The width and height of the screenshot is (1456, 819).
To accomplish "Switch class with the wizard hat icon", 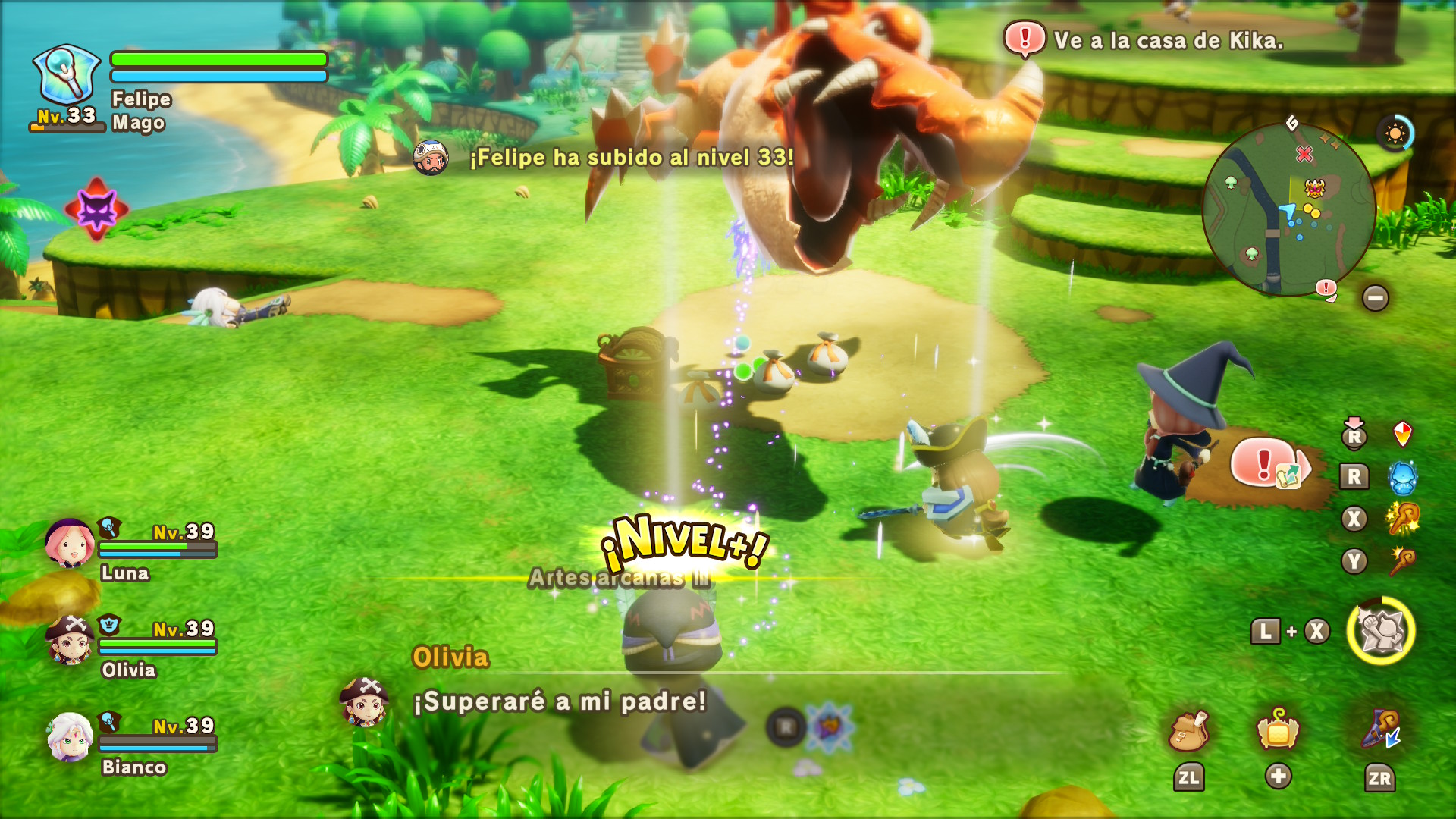I will click(x=1380, y=731).
